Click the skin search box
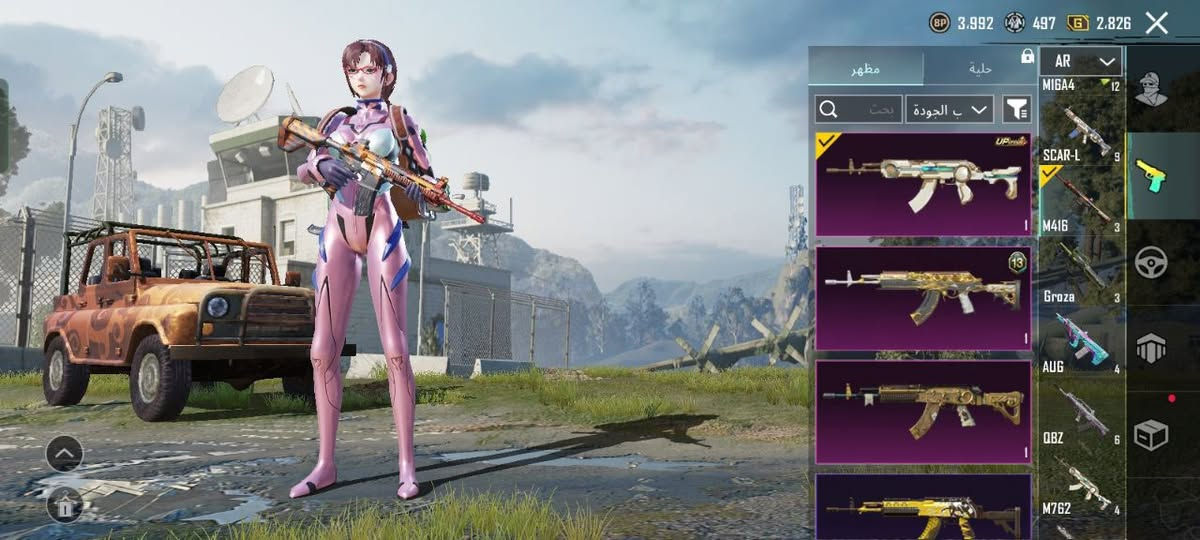Screen dimensions: 1200x540 click(x=859, y=109)
